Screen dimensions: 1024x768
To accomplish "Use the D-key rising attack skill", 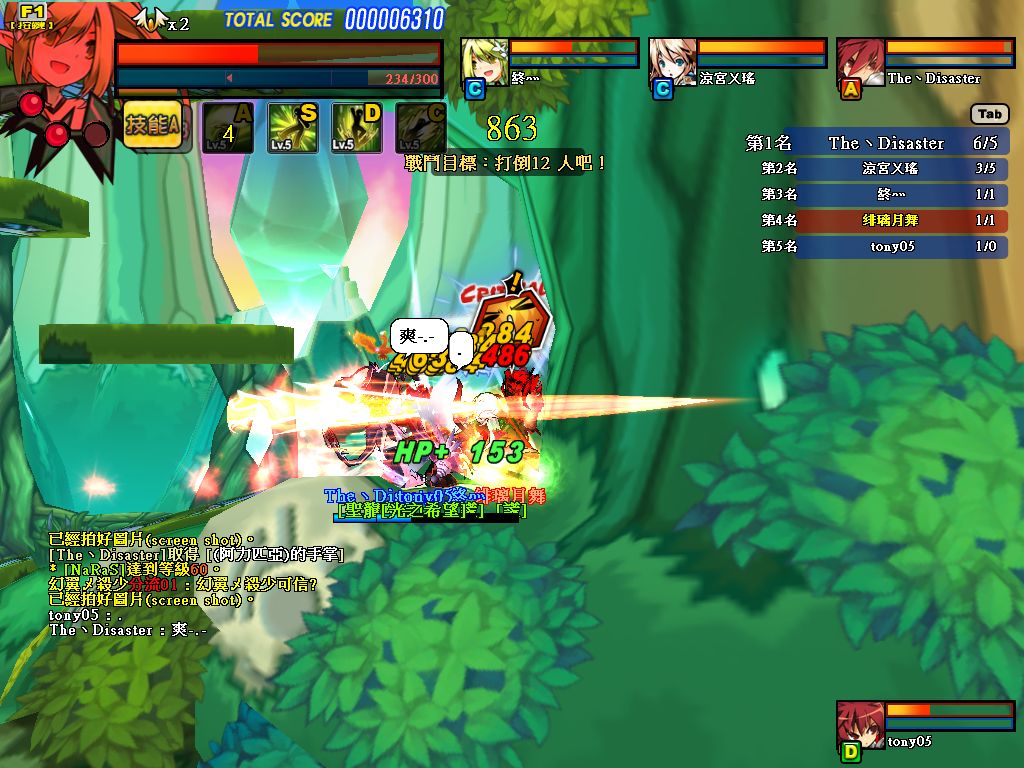I will (357, 127).
